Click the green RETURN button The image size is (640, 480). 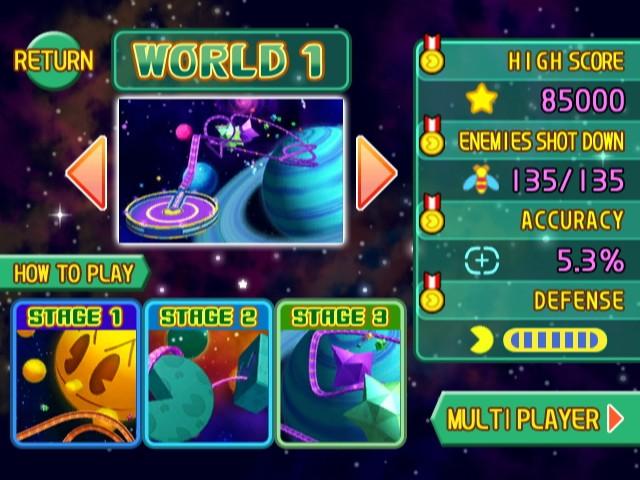[x=53, y=60]
